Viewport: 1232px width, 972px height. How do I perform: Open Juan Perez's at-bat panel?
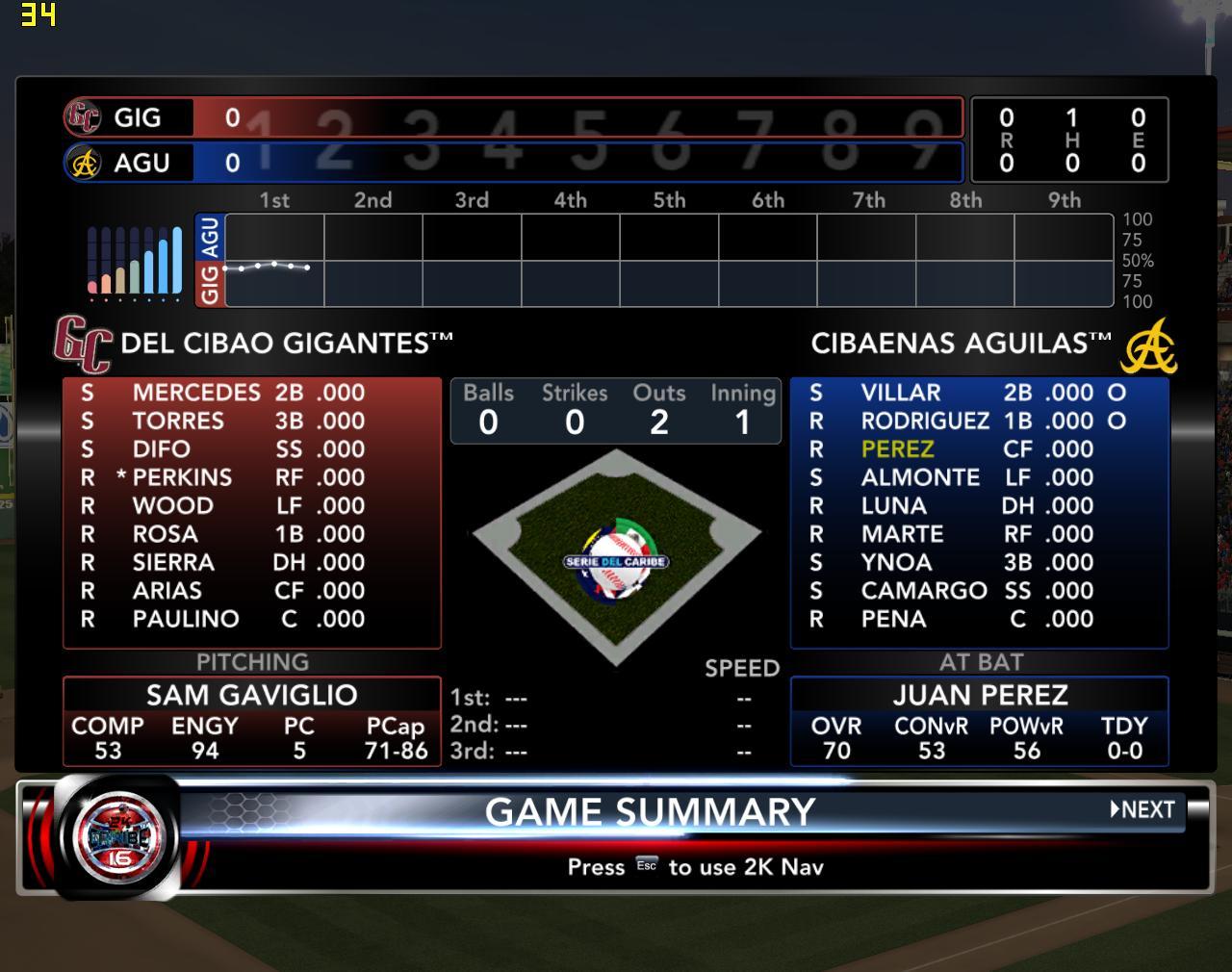[979, 695]
